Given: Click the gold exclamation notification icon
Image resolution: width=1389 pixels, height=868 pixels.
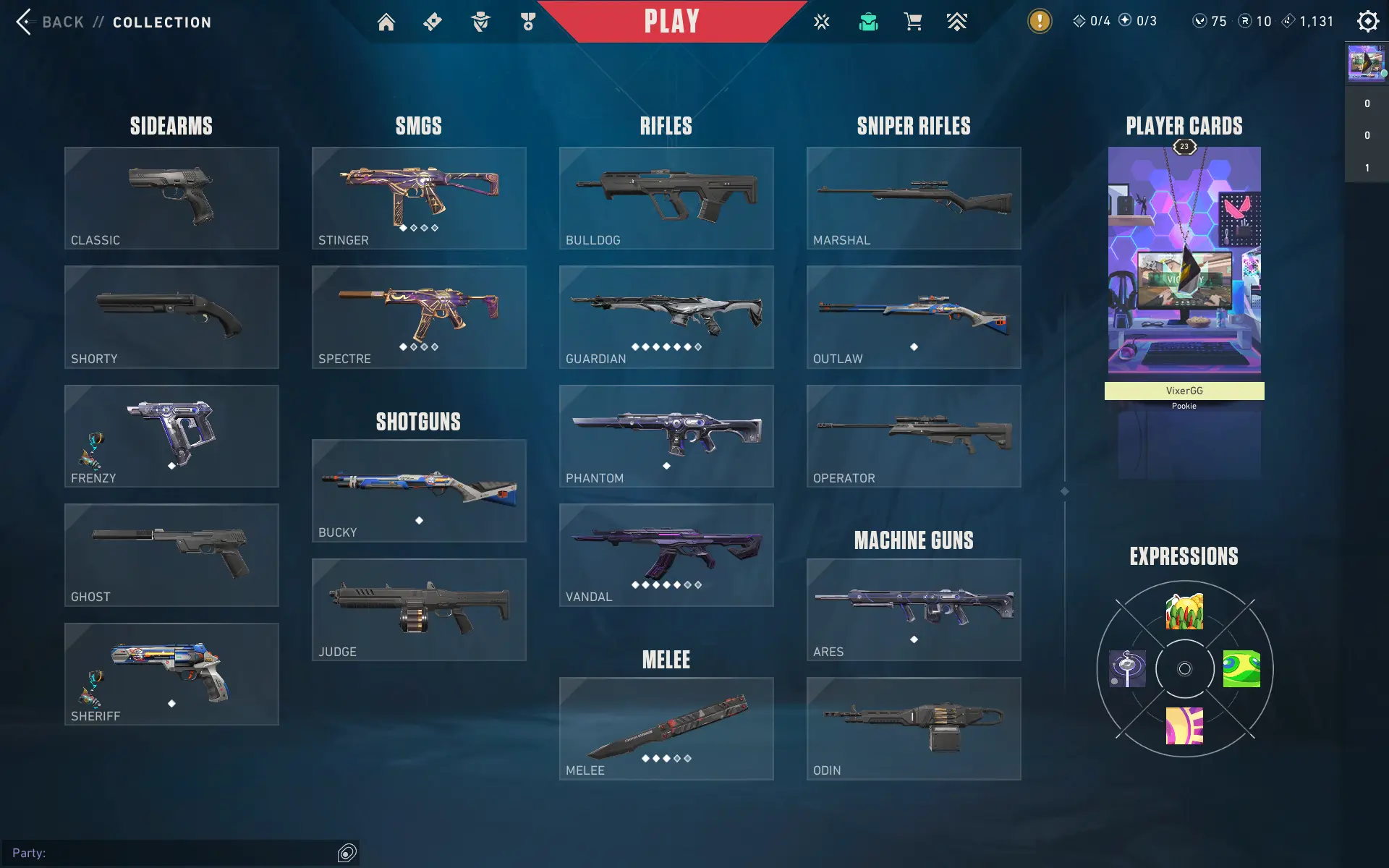Looking at the screenshot, I should point(1039,21).
